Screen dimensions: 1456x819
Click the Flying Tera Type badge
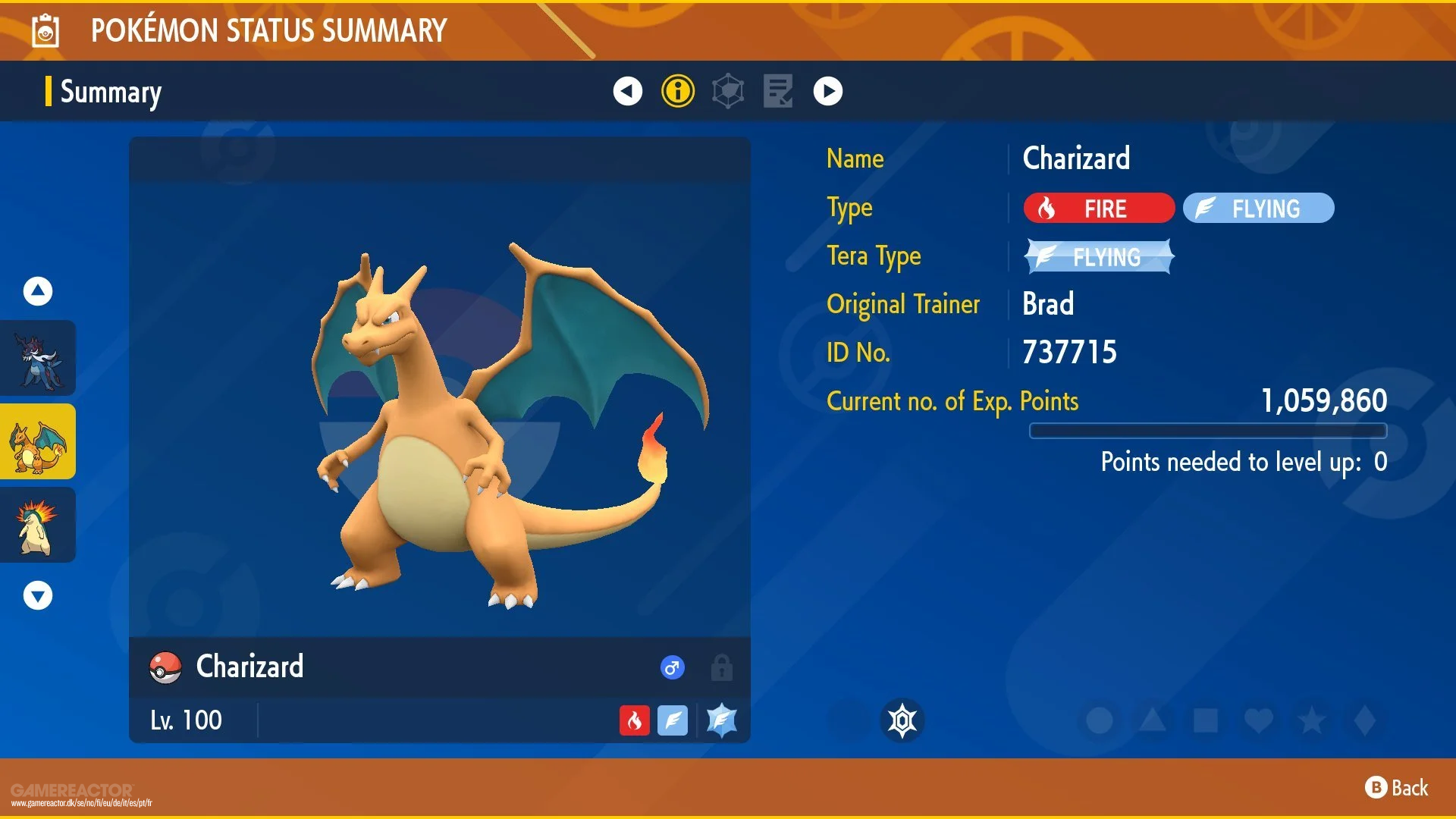pos(1098,257)
